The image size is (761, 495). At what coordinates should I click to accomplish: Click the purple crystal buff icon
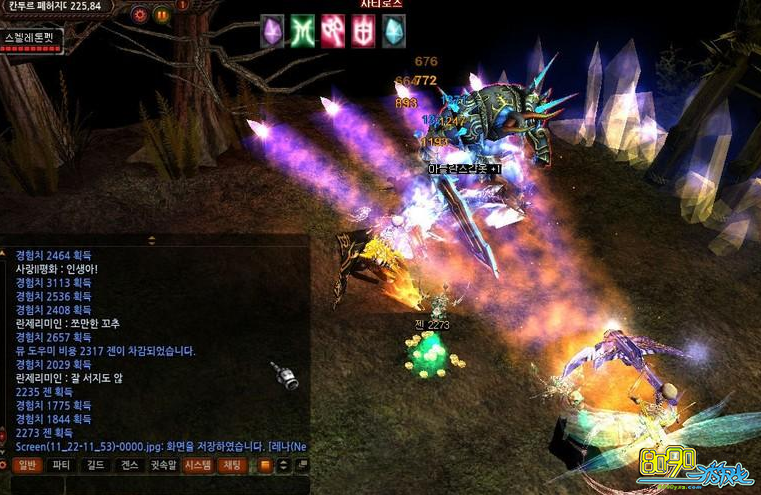[x=272, y=30]
